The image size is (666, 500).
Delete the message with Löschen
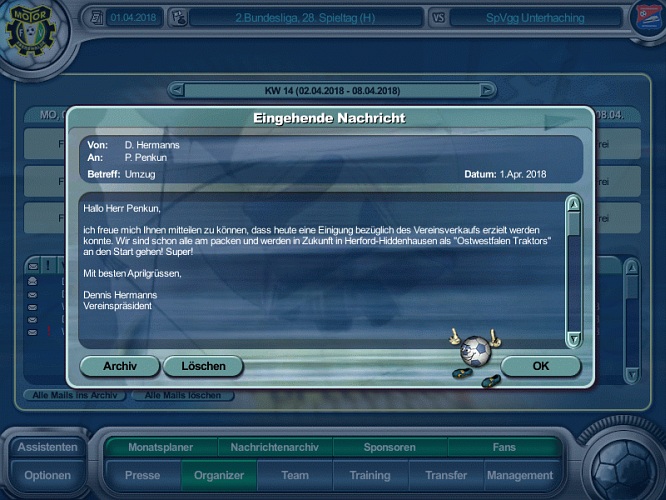click(203, 366)
